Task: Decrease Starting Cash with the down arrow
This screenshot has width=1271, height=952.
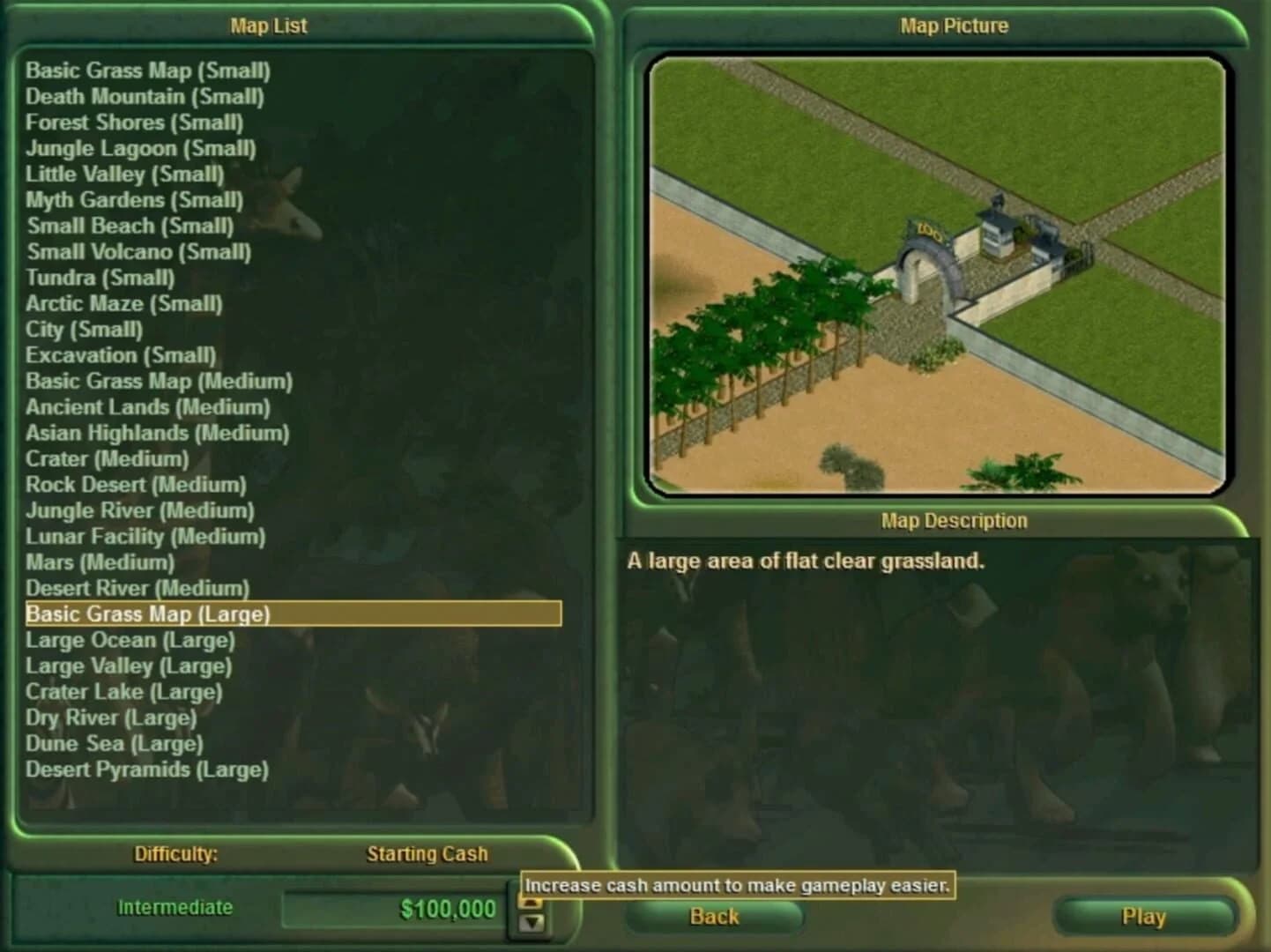Action: 531,924
